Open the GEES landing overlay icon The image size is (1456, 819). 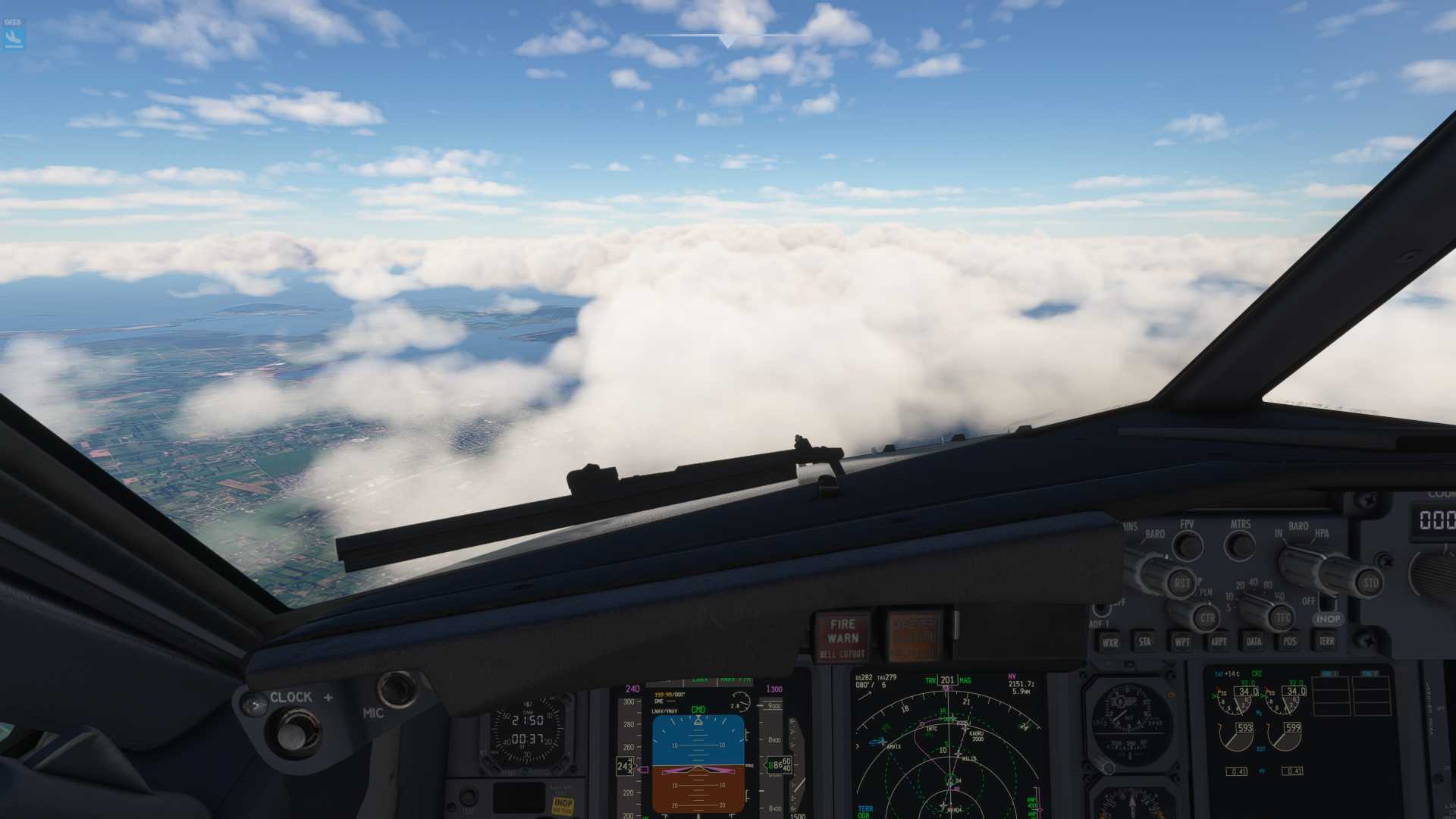coord(14,35)
